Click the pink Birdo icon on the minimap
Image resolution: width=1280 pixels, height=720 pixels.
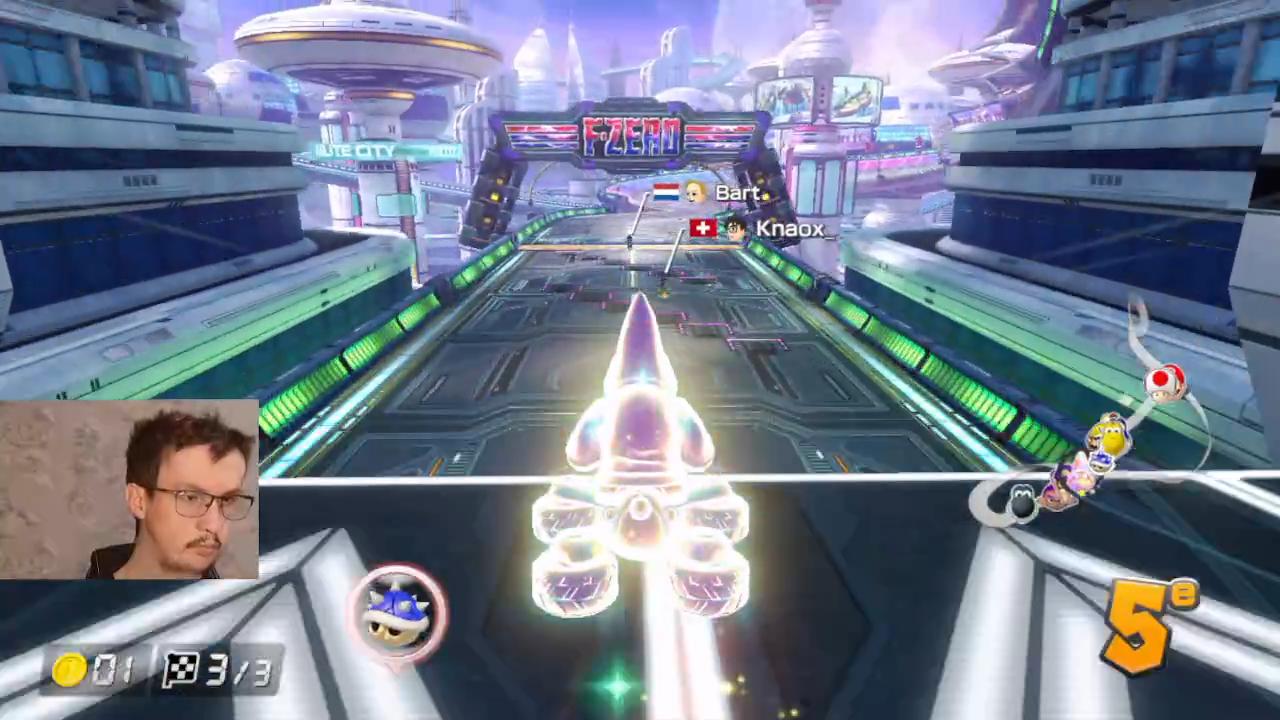click(1079, 477)
